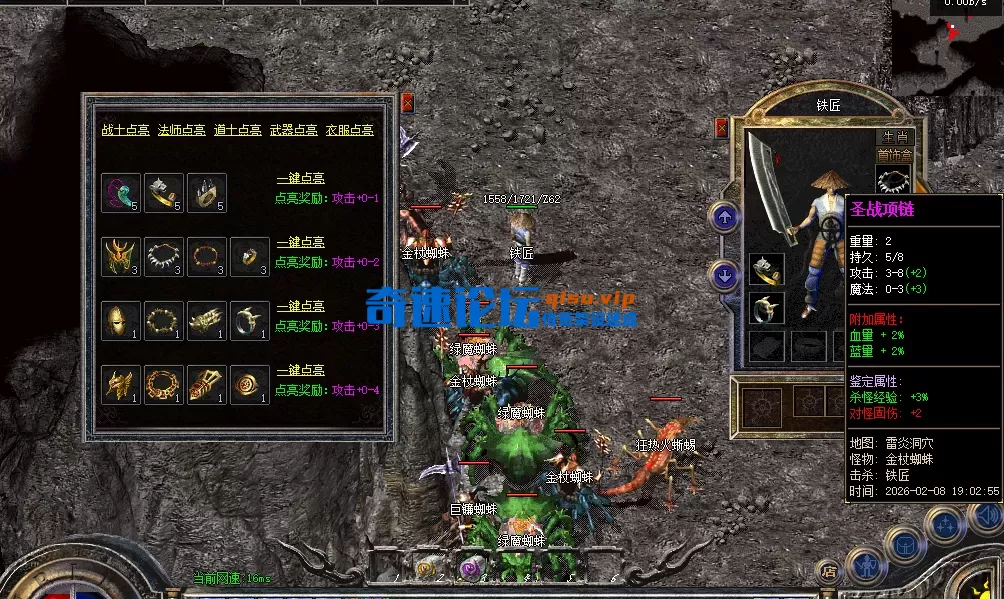Open the 生肖 zodiac button
Image resolution: width=1004 pixels, height=599 pixels.
pyautogui.click(x=894, y=136)
